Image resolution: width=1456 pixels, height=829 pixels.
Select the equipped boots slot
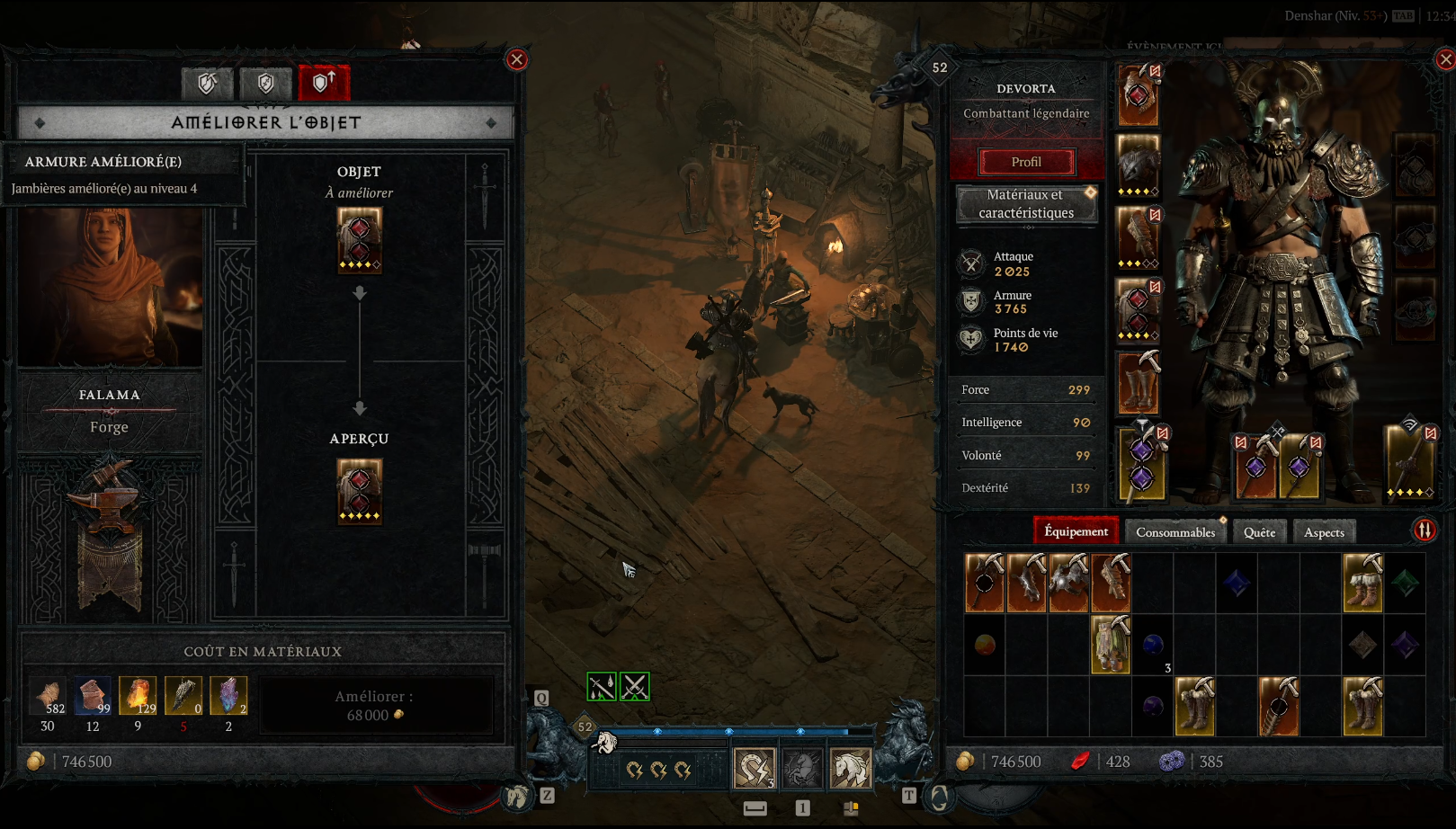(x=1138, y=384)
